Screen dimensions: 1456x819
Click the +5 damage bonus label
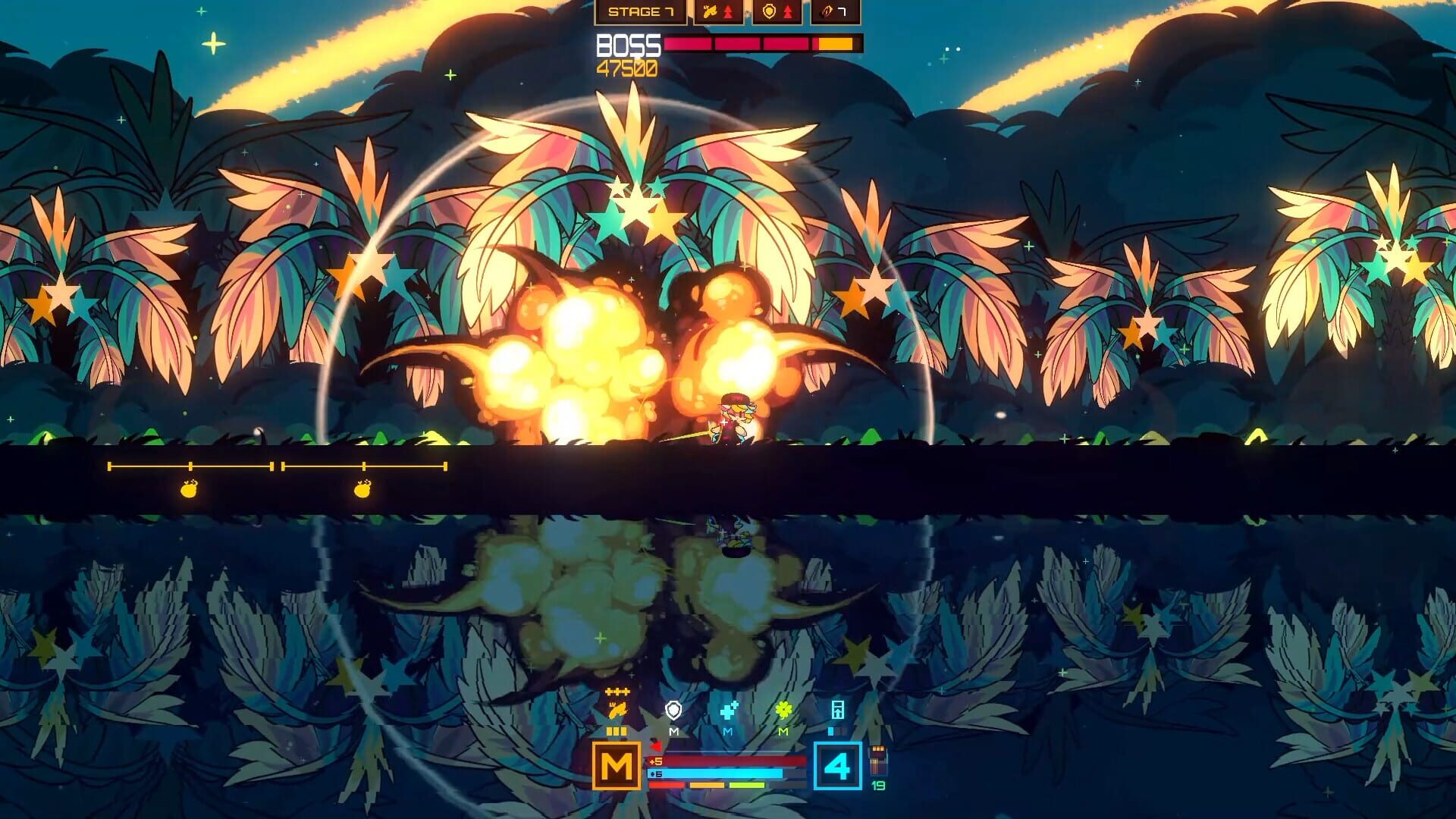[x=655, y=762]
